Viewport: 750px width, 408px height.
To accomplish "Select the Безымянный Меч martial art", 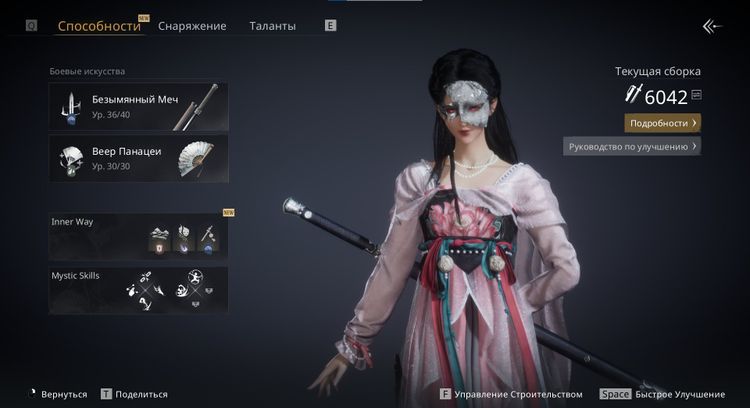I will 138,106.
